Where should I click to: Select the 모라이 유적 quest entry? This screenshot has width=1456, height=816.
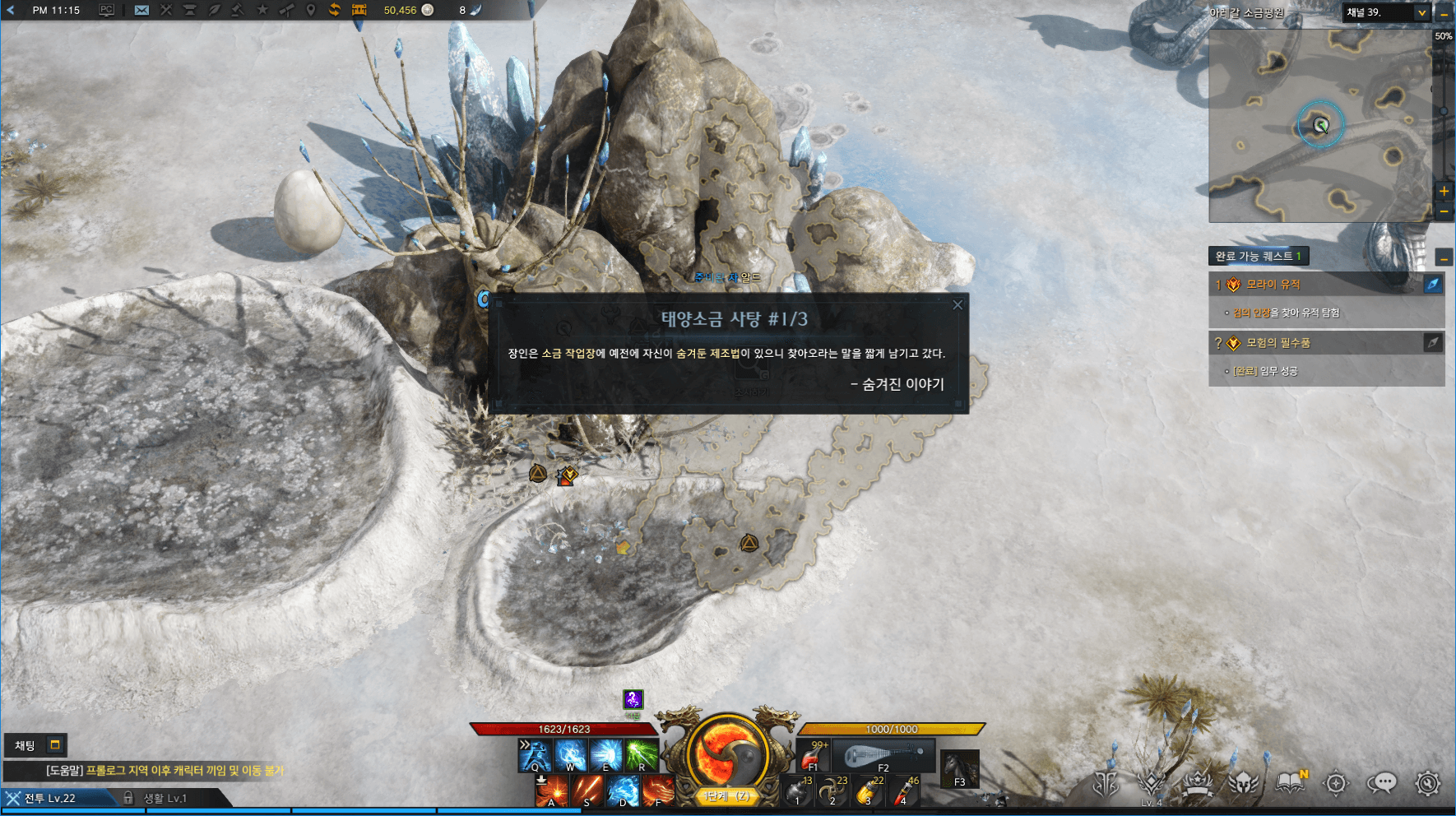[x=1273, y=285]
